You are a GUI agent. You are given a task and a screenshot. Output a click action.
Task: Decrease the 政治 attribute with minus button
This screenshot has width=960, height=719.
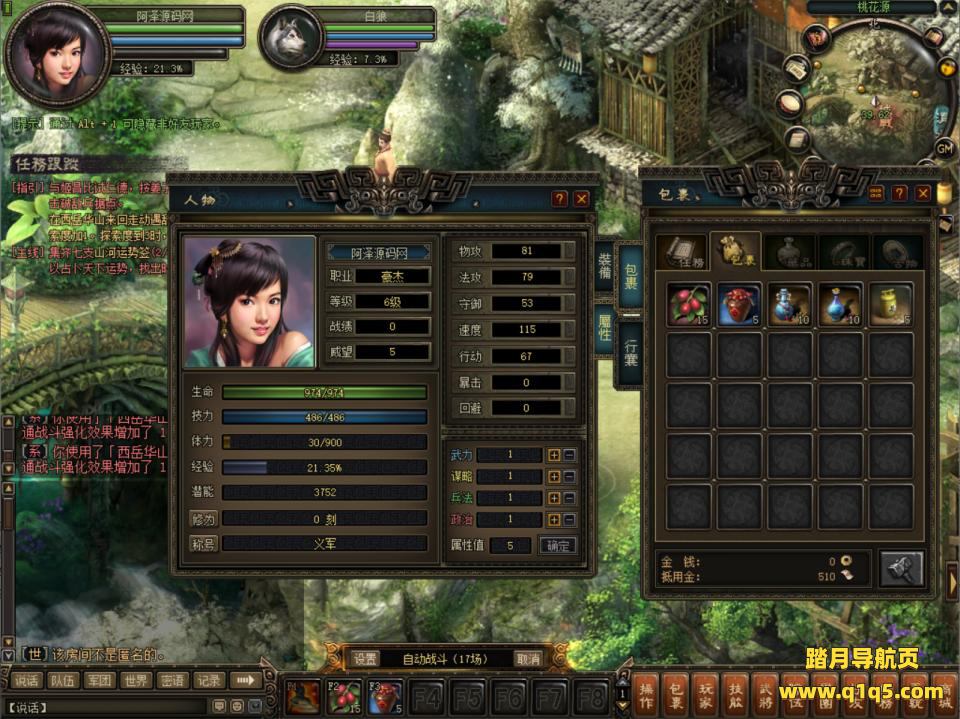point(569,520)
